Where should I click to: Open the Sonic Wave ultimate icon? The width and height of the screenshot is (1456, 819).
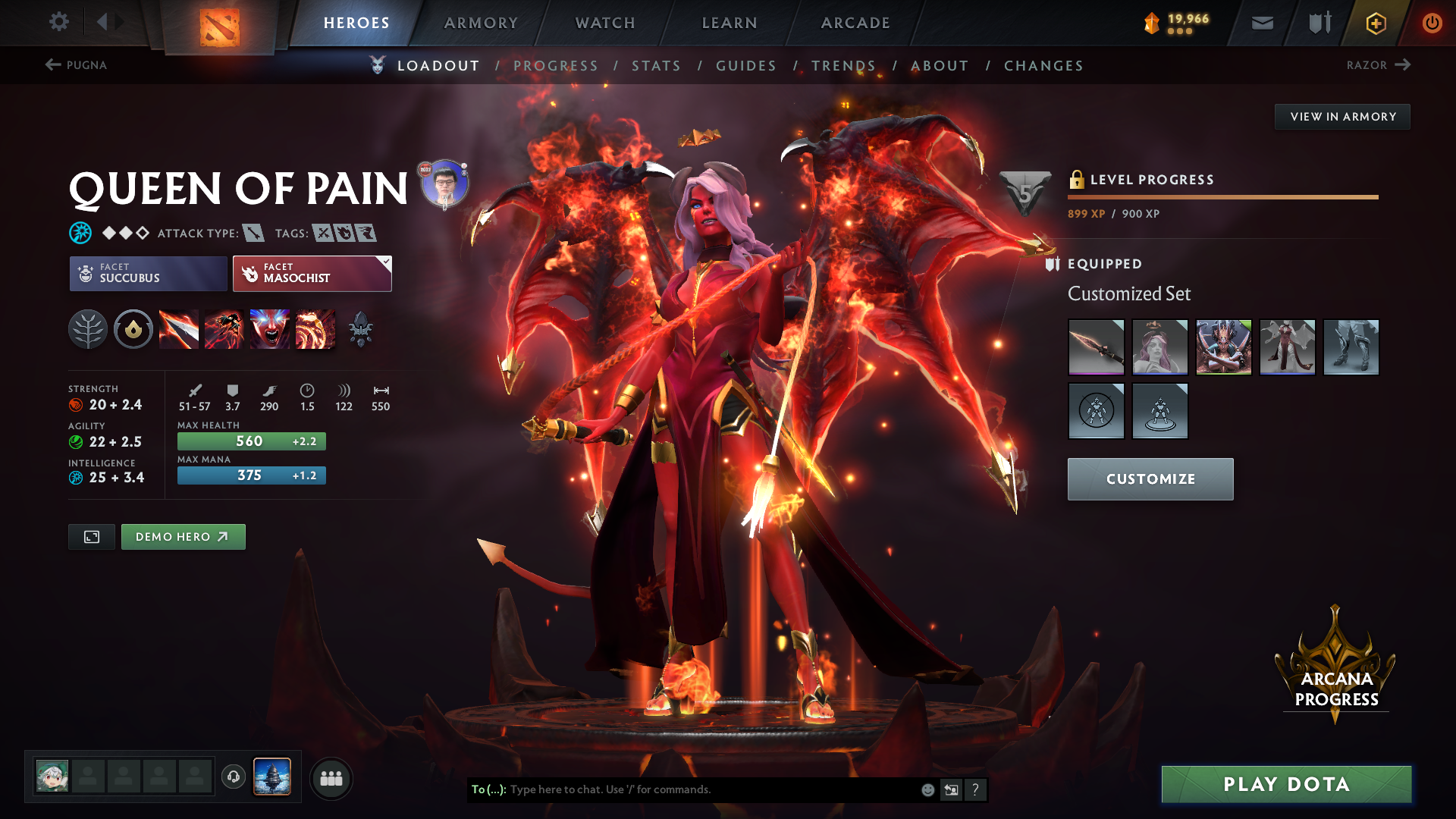point(315,329)
